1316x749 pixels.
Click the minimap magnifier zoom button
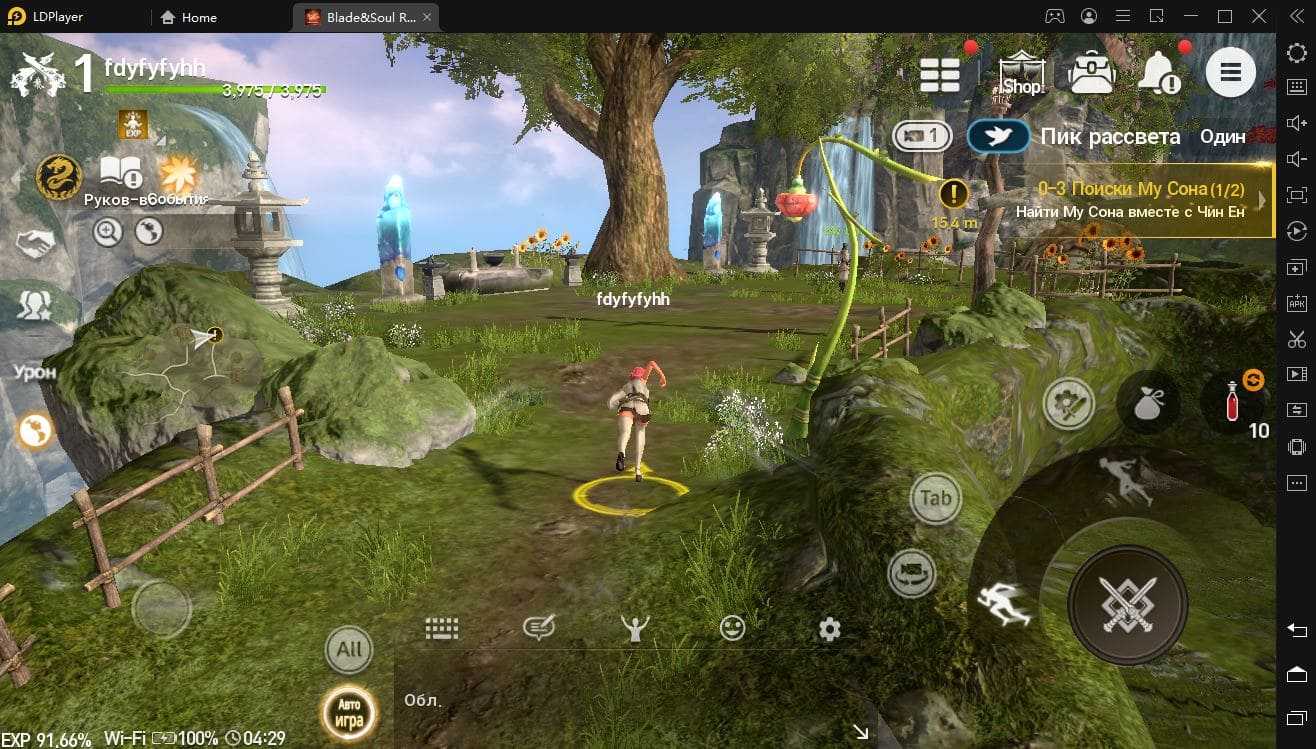107,232
